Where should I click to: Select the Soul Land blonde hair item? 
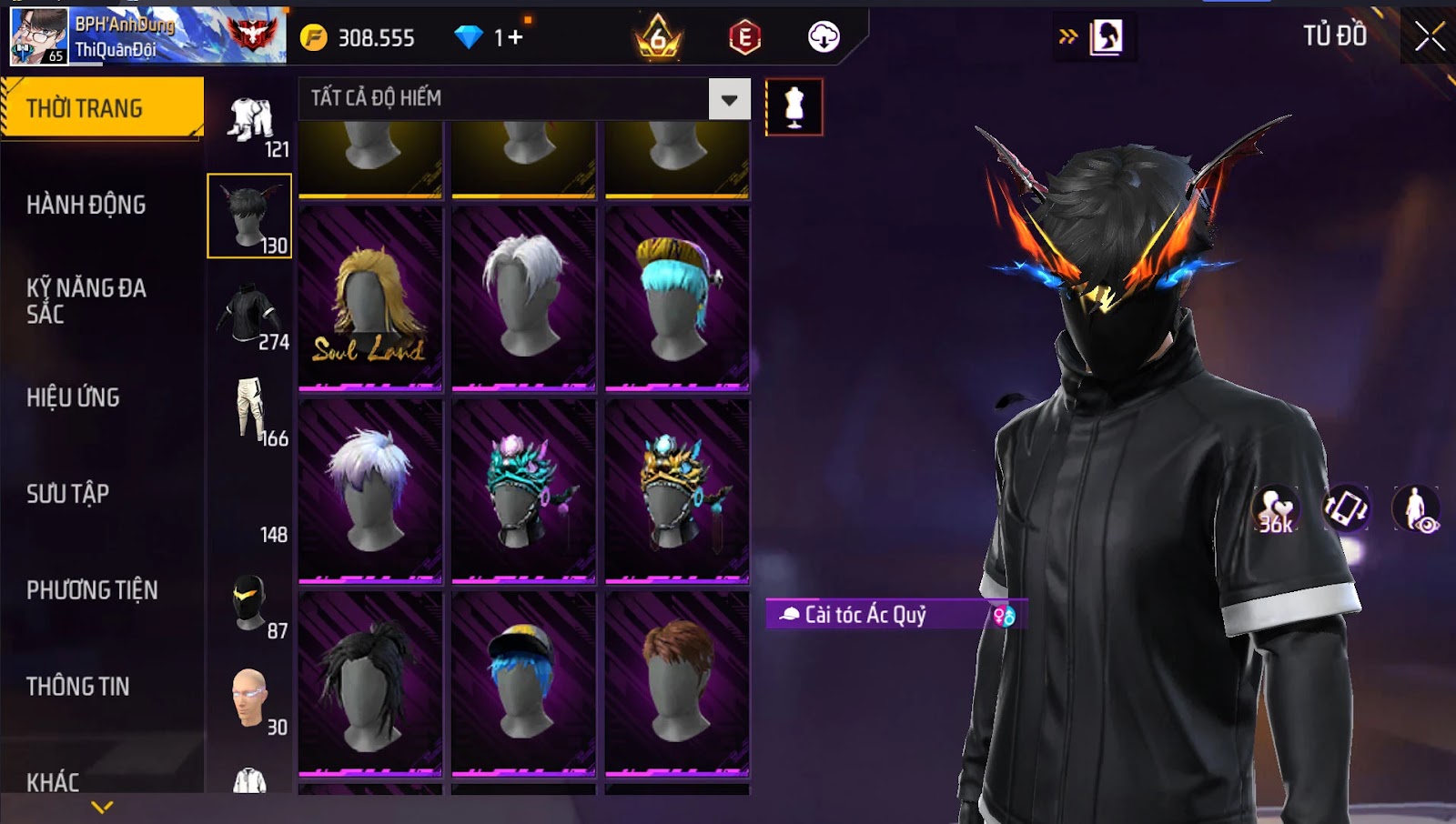pos(370,299)
